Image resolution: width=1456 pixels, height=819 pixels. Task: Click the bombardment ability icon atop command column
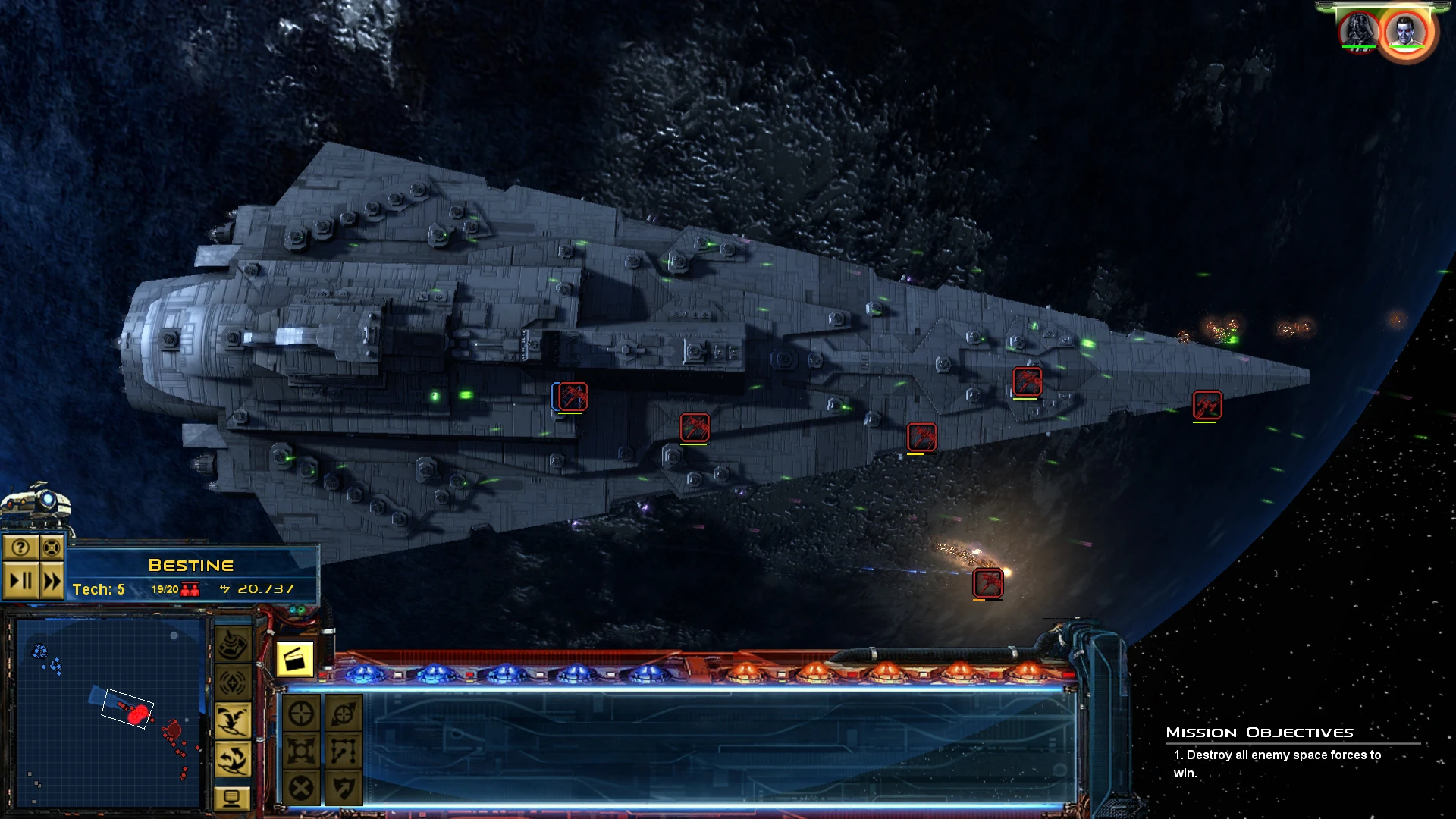(232, 643)
